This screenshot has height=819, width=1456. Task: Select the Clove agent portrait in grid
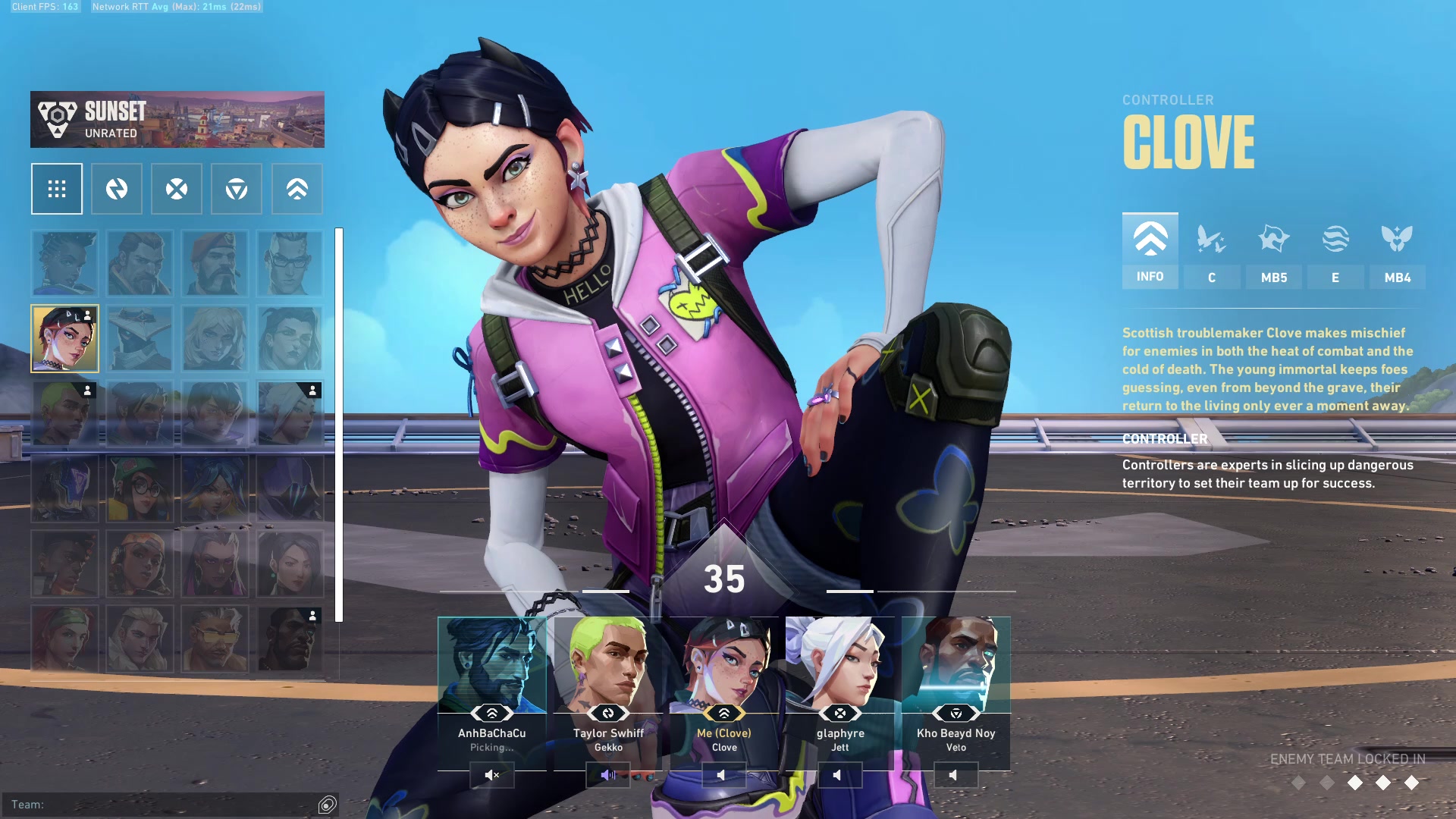pos(64,339)
